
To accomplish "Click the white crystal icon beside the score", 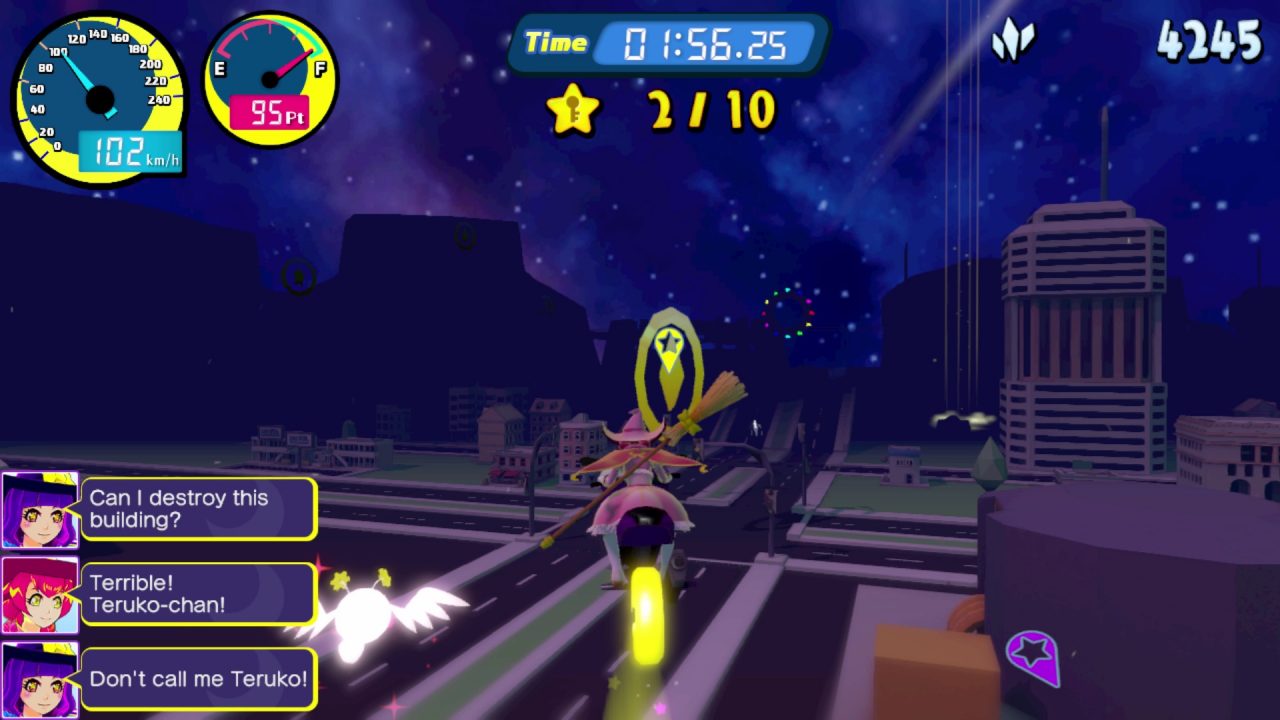I will [x=1013, y=41].
